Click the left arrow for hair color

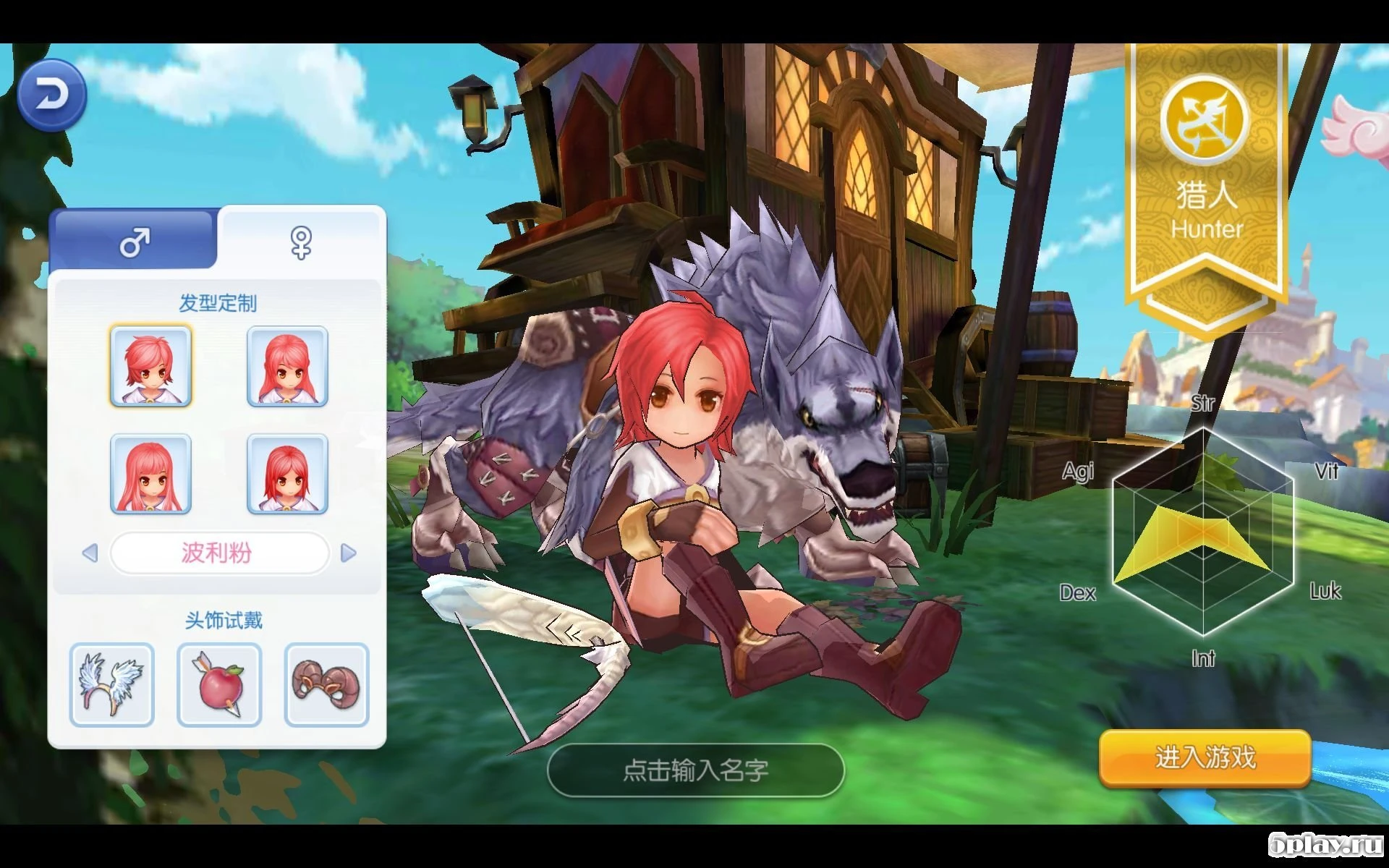point(90,553)
